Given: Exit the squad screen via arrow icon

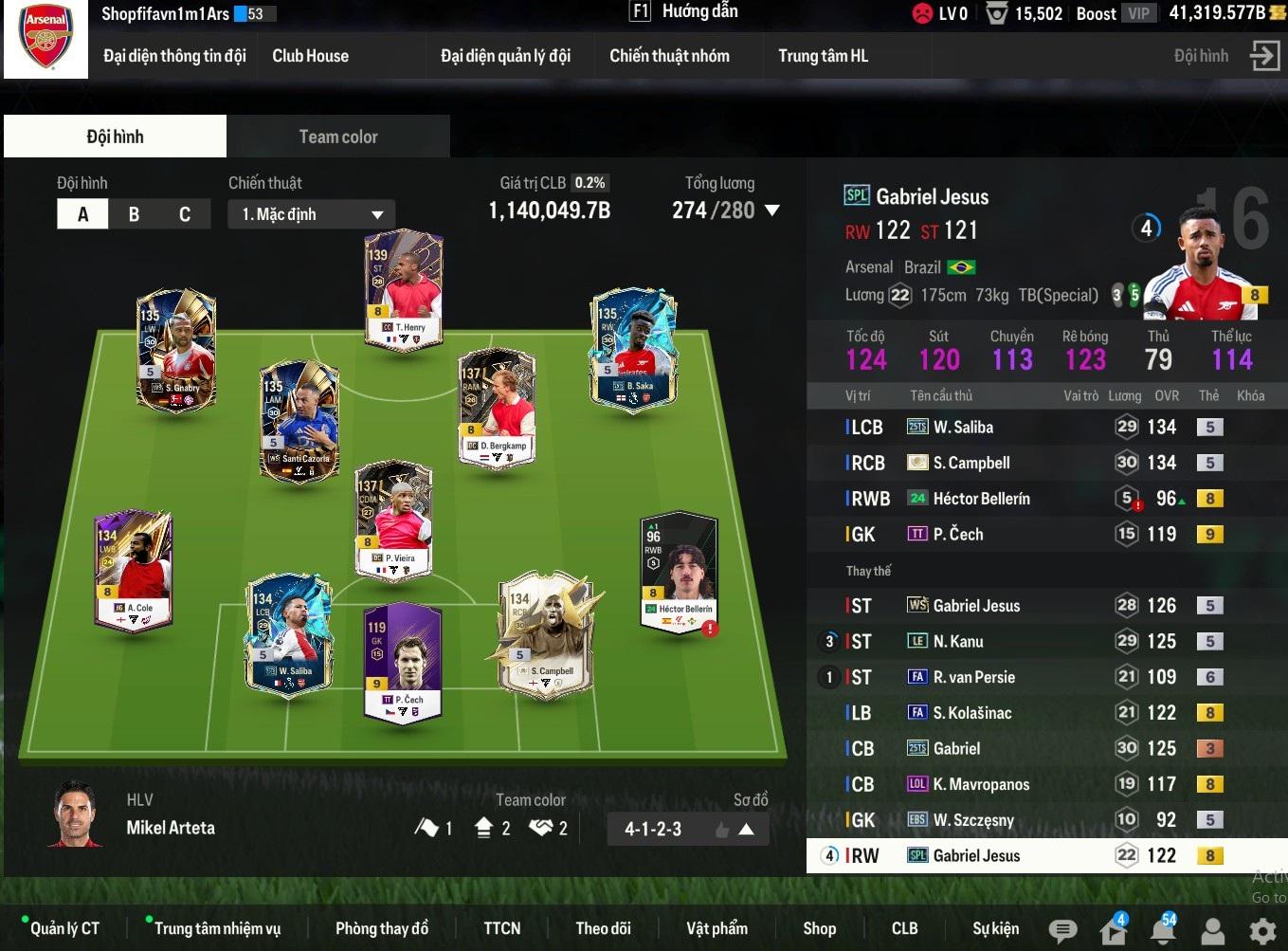Looking at the screenshot, I should click(1264, 56).
